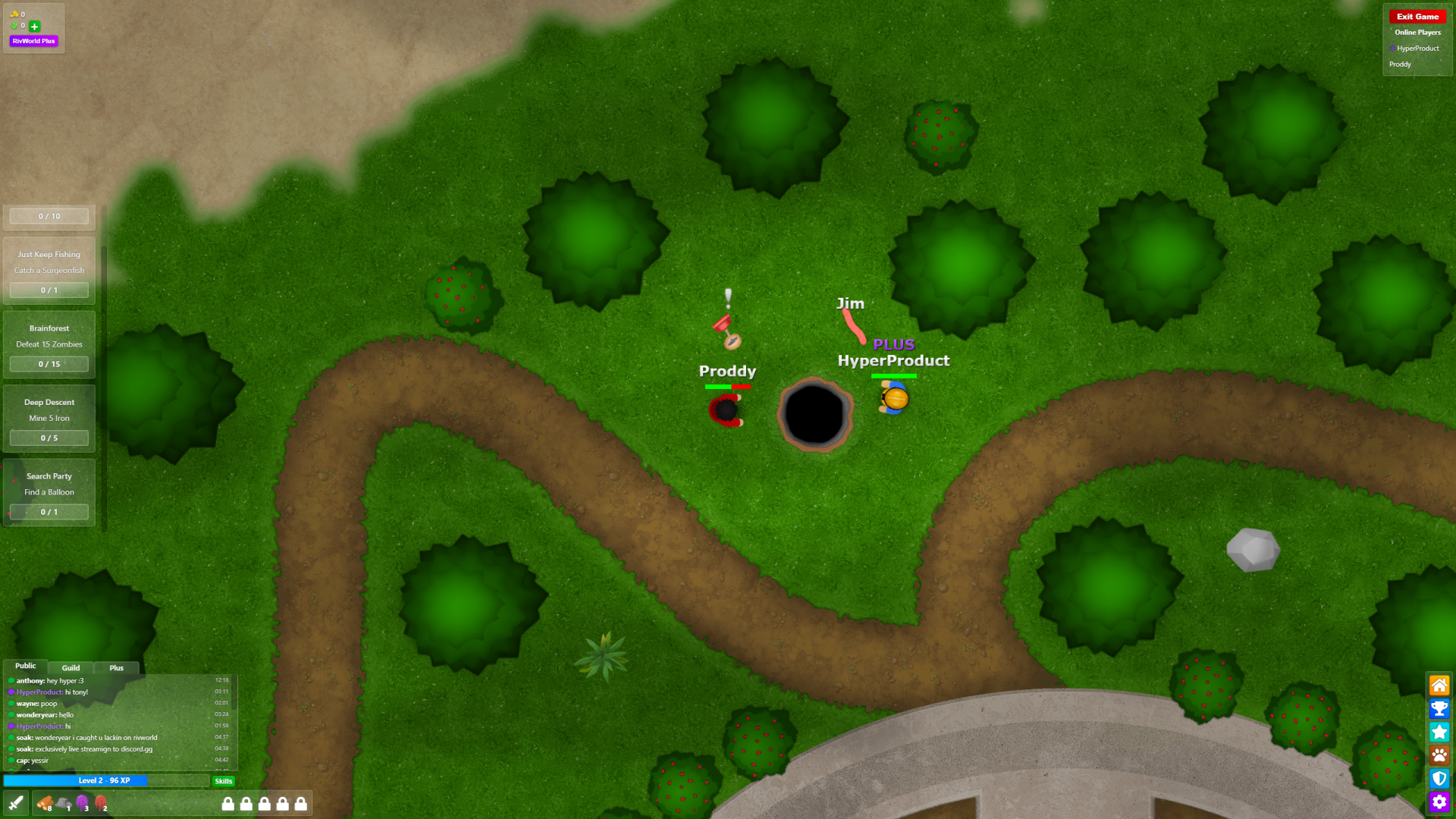Open the Plus chat tab
Screen dimensions: 1456x819
point(116,667)
